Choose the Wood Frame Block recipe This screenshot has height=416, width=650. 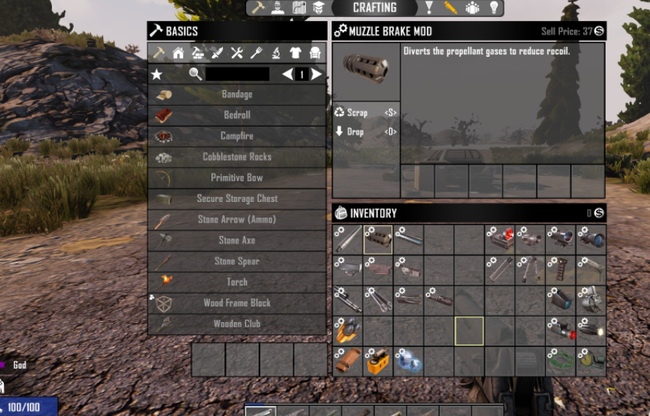click(x=237, y=303)
